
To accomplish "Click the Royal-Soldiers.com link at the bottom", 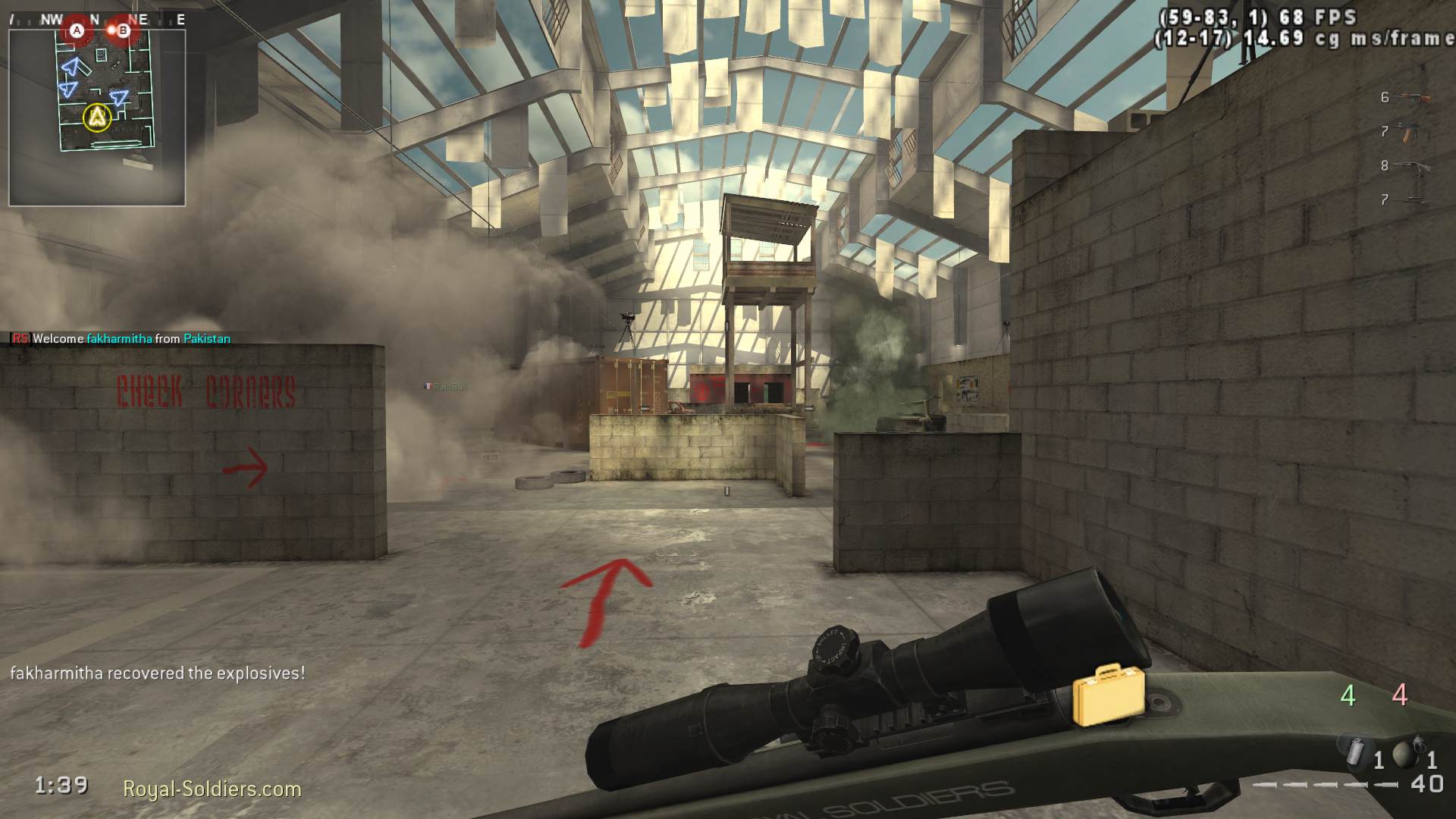I will tap(212, 789).
